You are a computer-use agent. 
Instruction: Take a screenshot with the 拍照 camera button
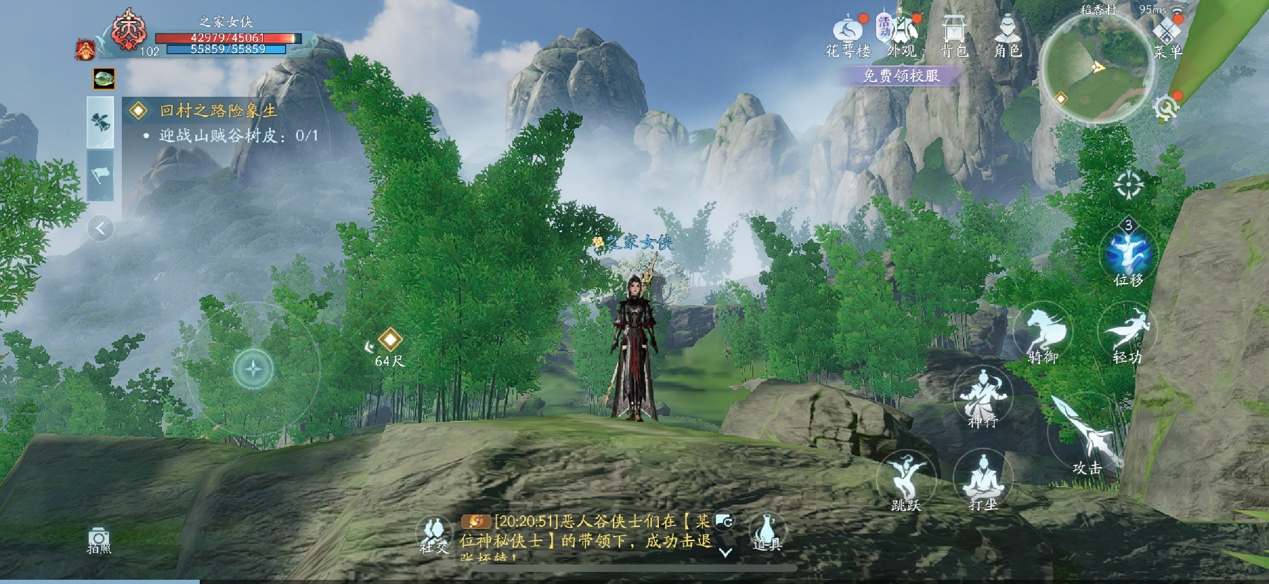tap(99, 540)
